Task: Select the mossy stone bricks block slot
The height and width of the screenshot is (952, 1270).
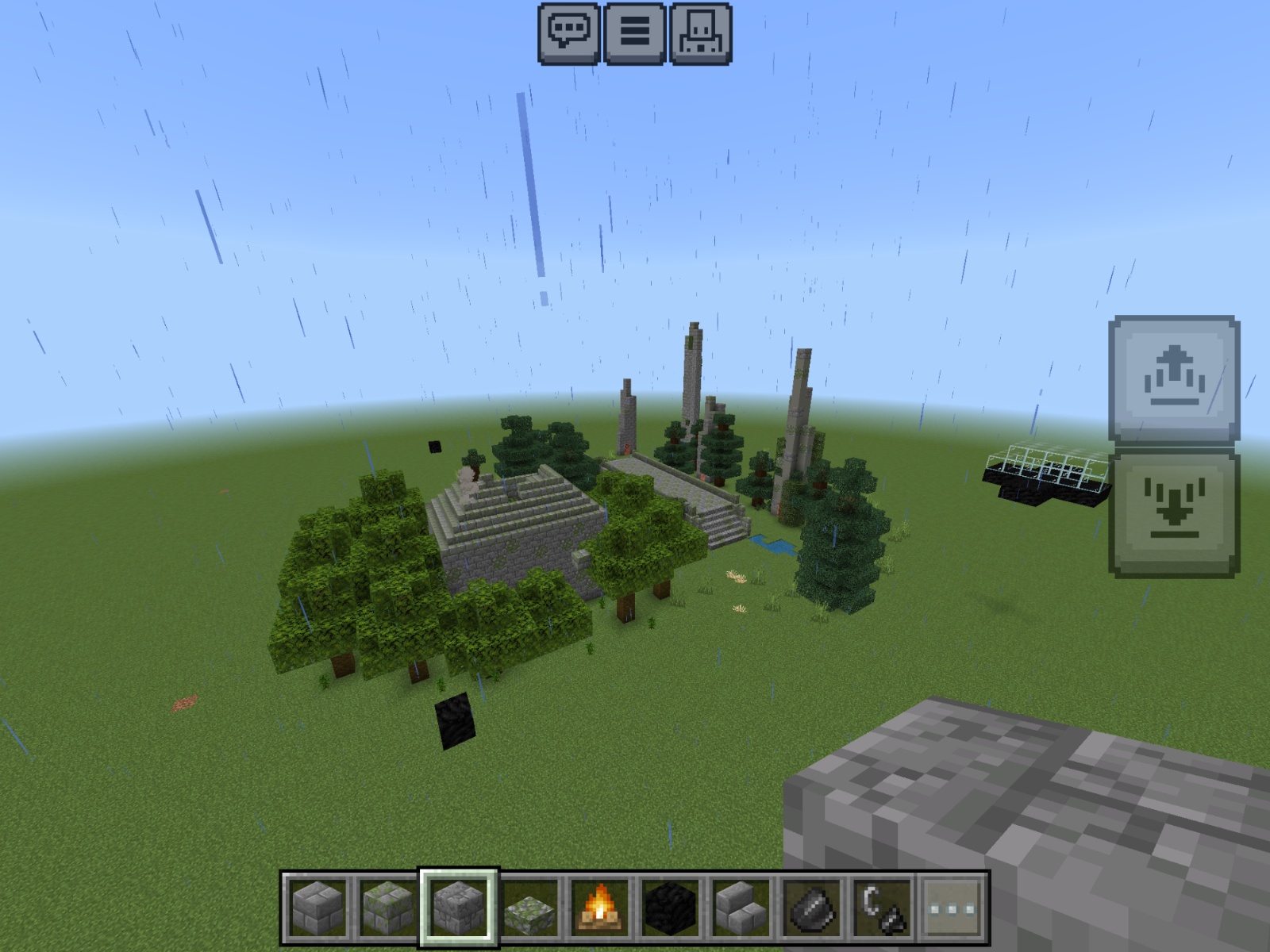Action: [x=389, y=908]
